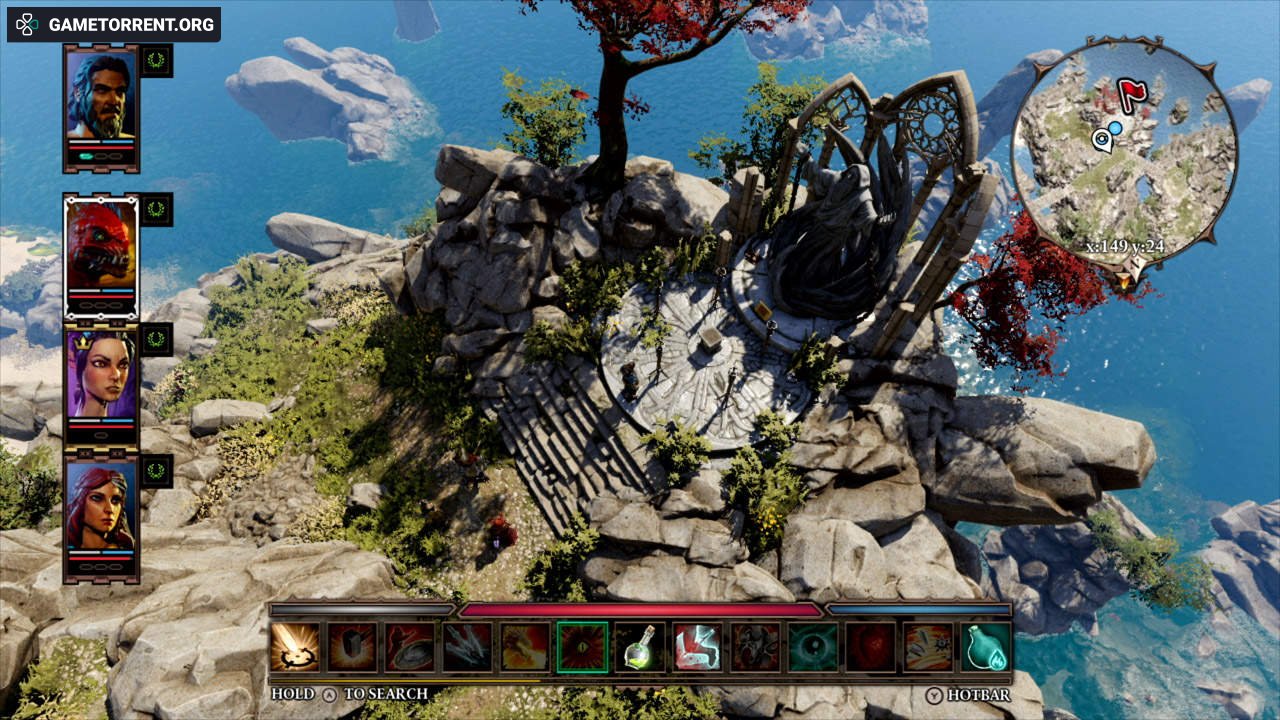The height and width of the screenshot is (720, 1280).
Task: Click the laurel wreath icon beside the lizard portrait
Action: 156,209
